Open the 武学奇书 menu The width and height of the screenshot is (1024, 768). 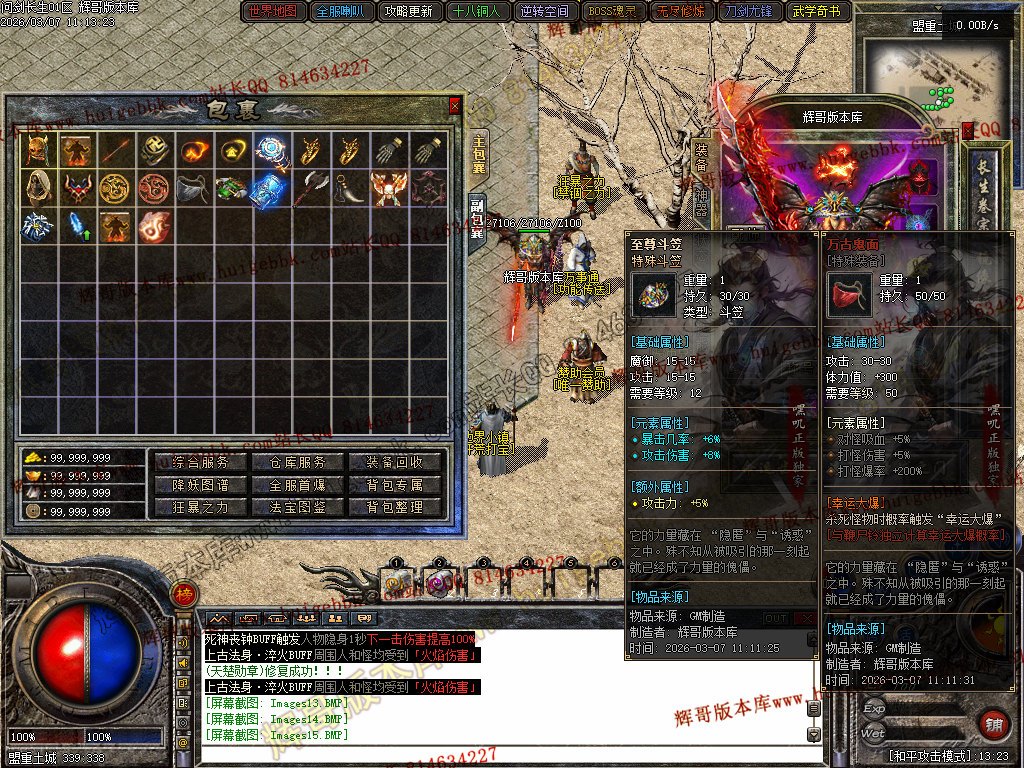816,12
